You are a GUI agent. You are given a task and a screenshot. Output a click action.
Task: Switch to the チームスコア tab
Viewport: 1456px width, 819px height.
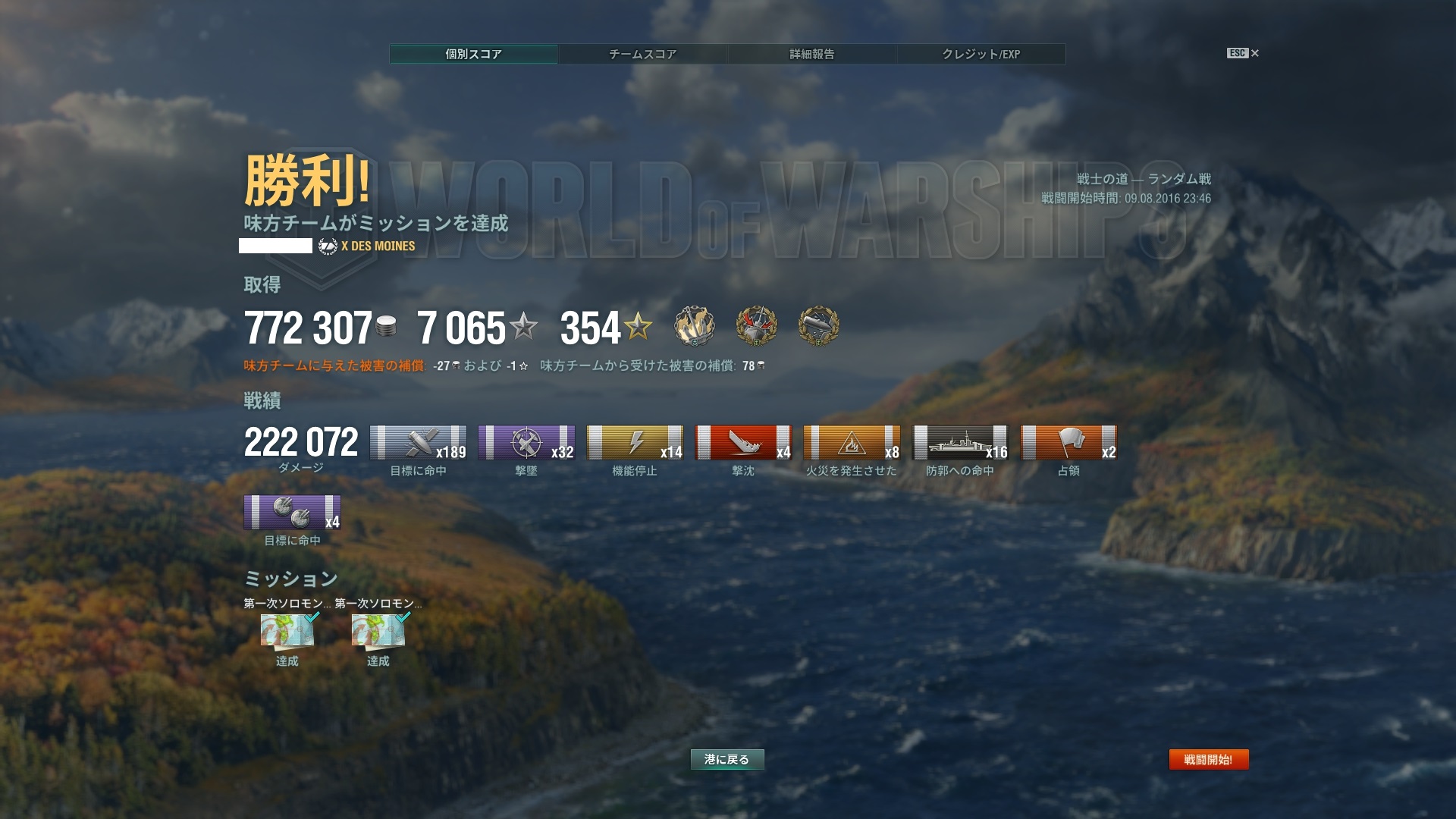[x=642, y=54]
